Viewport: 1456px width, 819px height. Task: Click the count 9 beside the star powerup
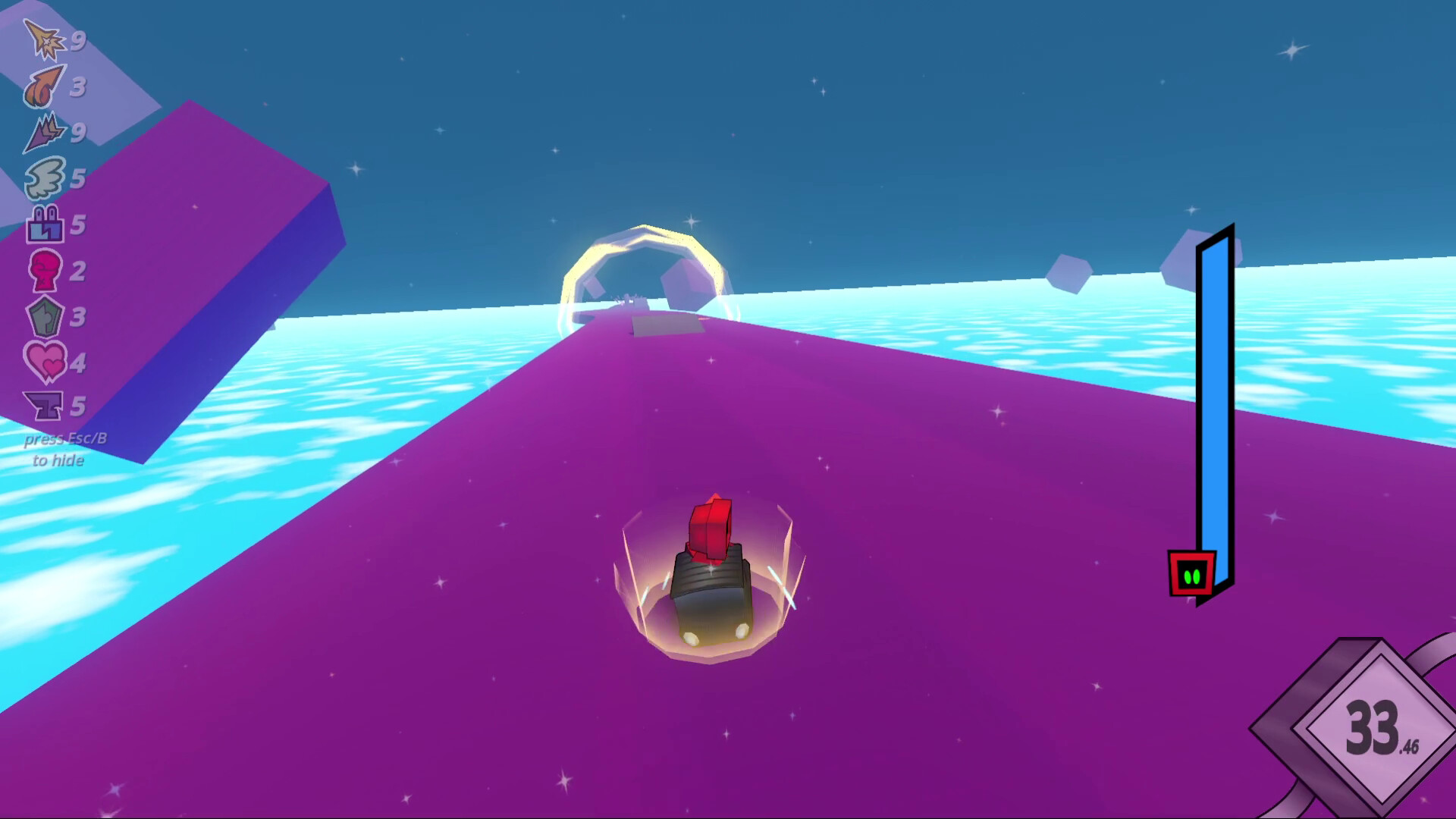(79, 42)
